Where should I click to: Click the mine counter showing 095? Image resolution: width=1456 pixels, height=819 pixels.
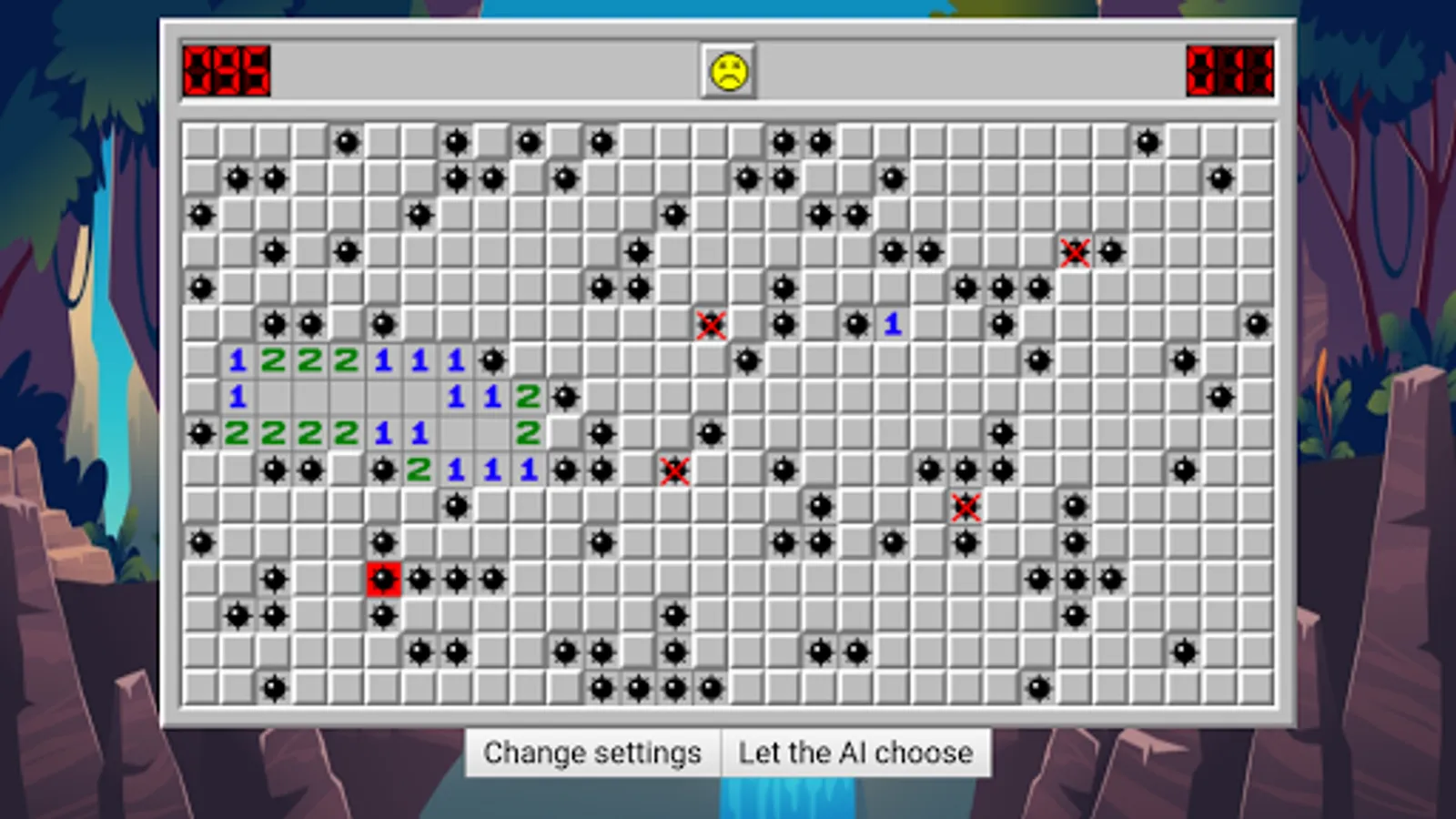point(224,70)
